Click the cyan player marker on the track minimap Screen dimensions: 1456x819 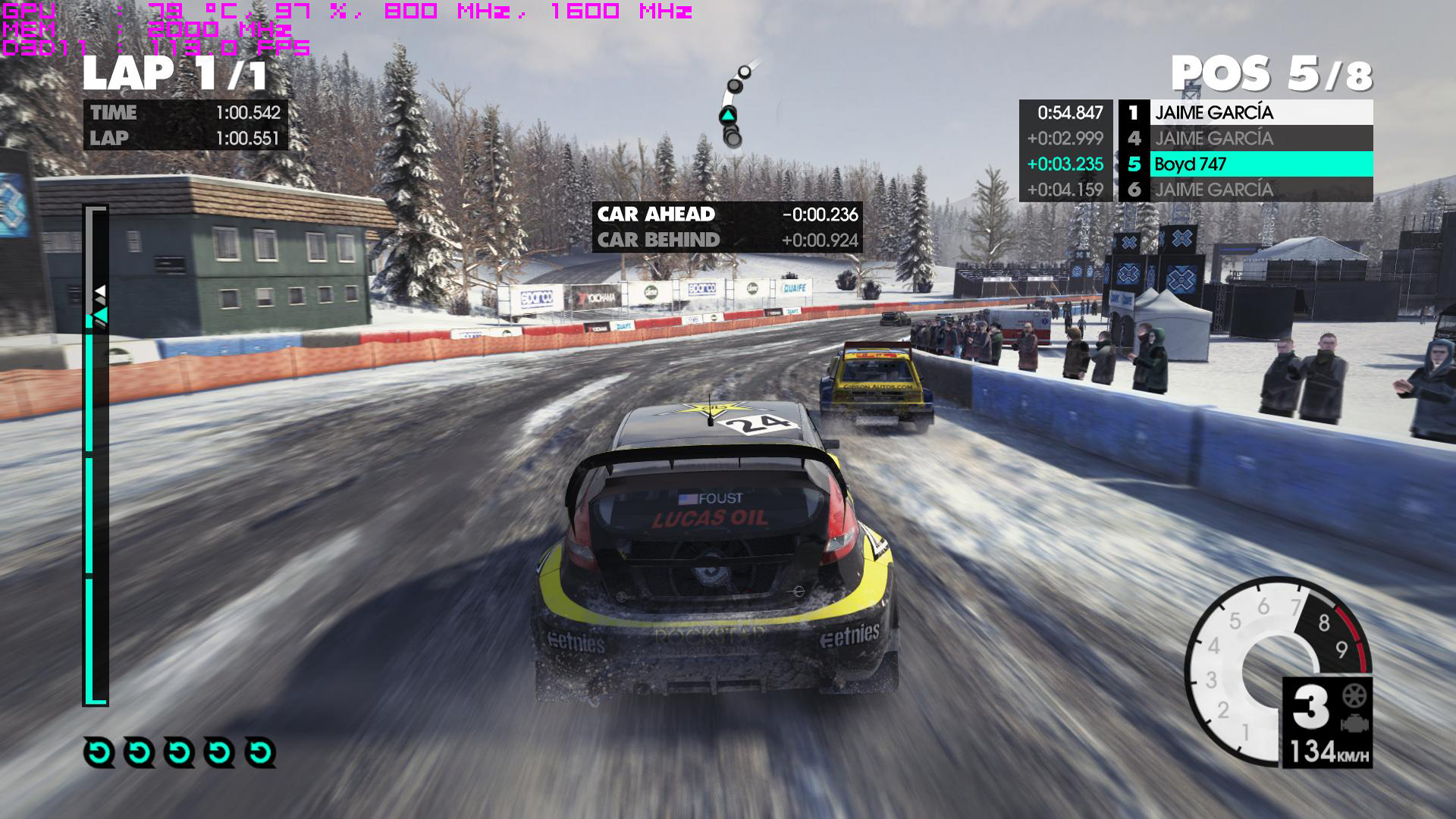click(728, 115)
